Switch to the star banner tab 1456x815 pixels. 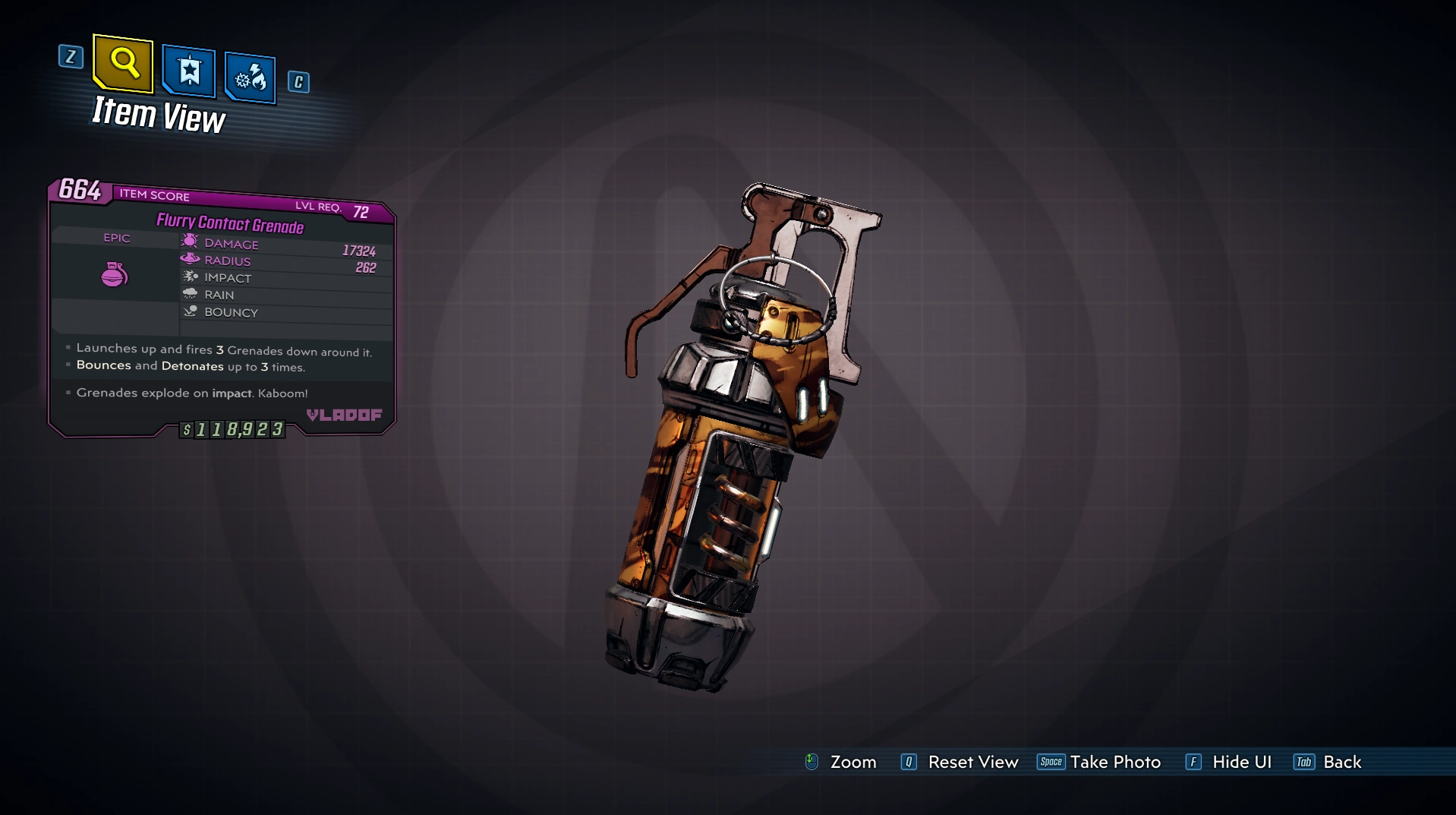pos(188,71)
